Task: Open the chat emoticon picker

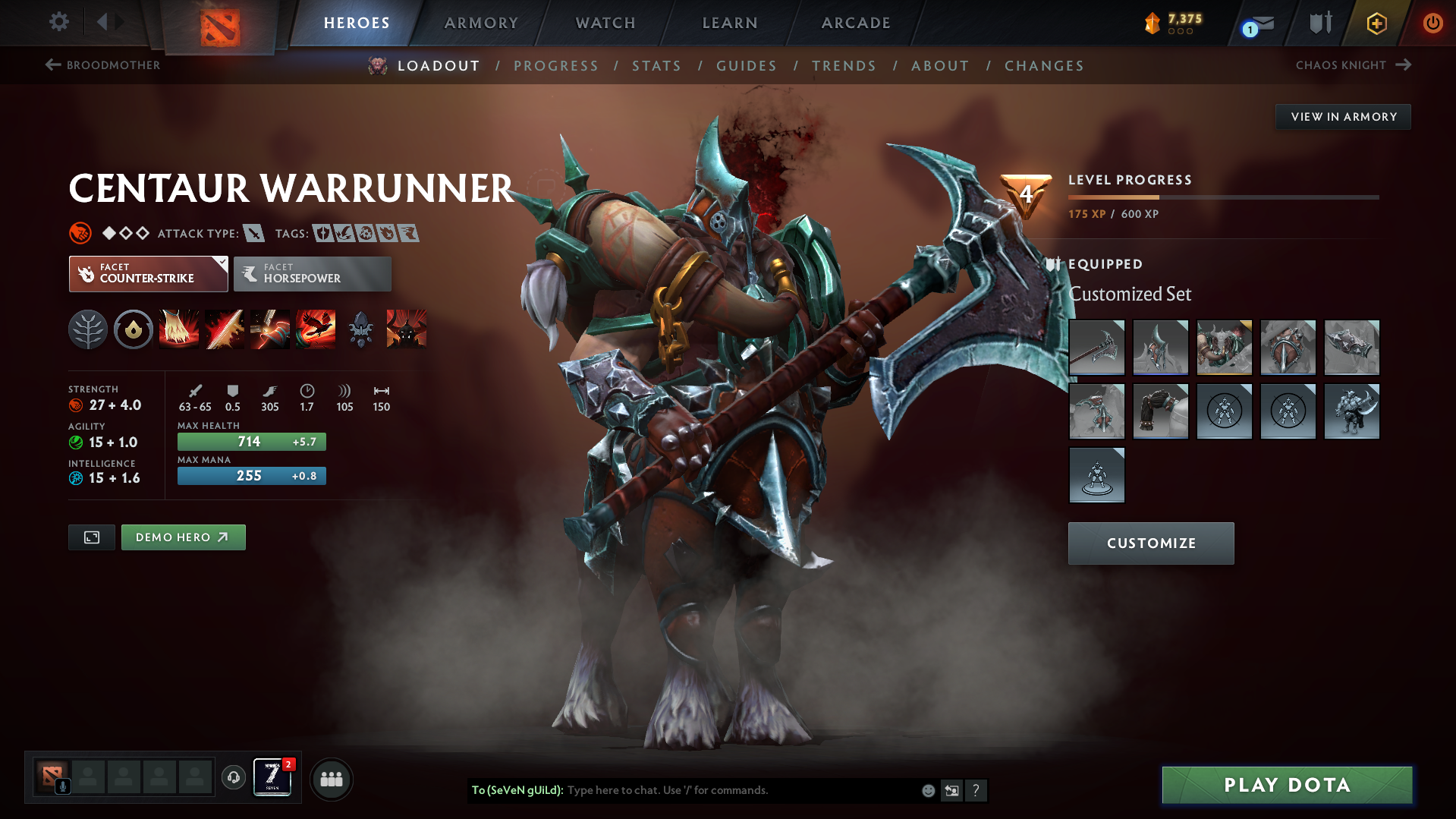Action: [928, 790]
